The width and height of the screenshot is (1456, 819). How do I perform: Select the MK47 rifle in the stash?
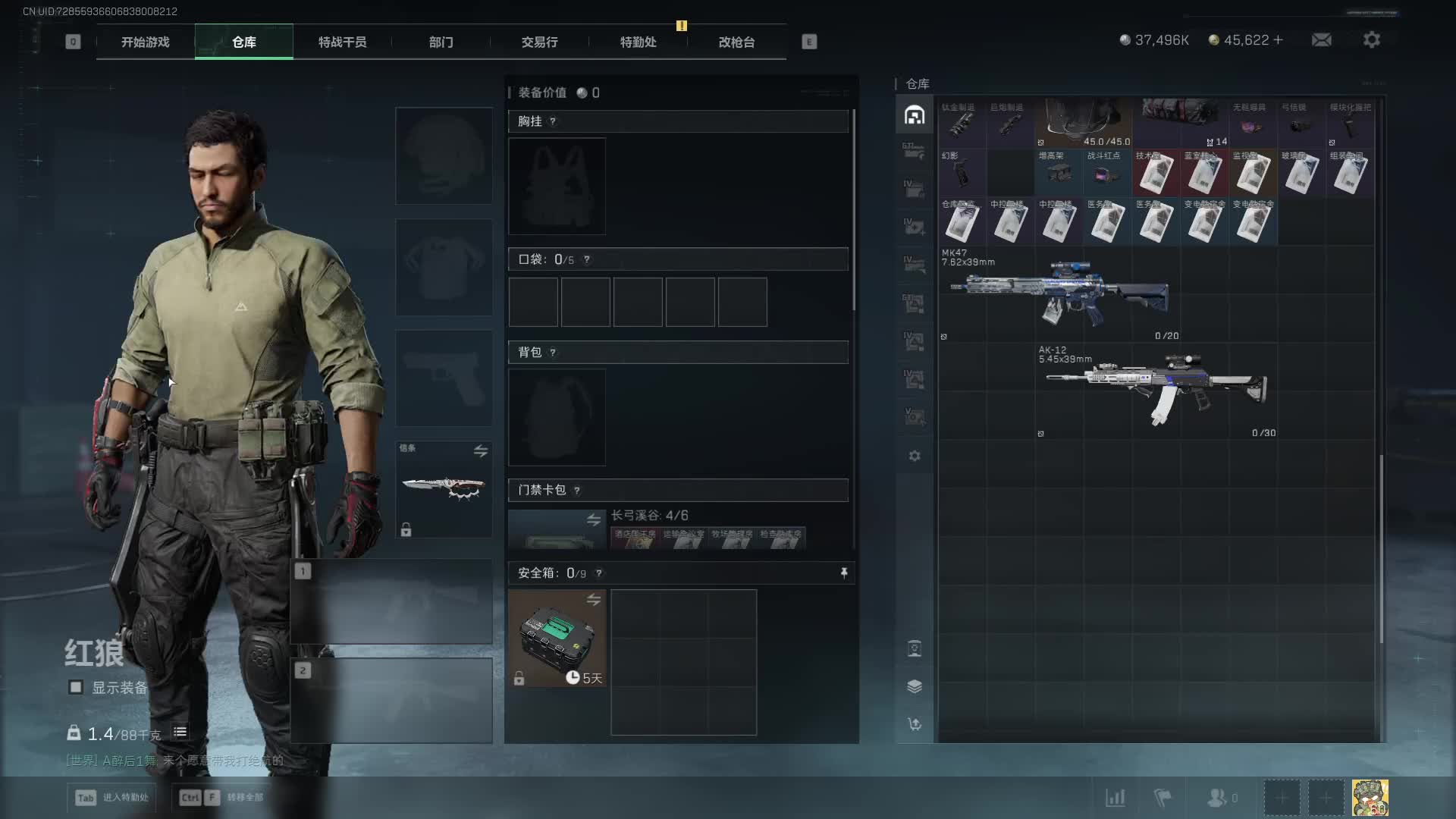tap(1059, 294)
